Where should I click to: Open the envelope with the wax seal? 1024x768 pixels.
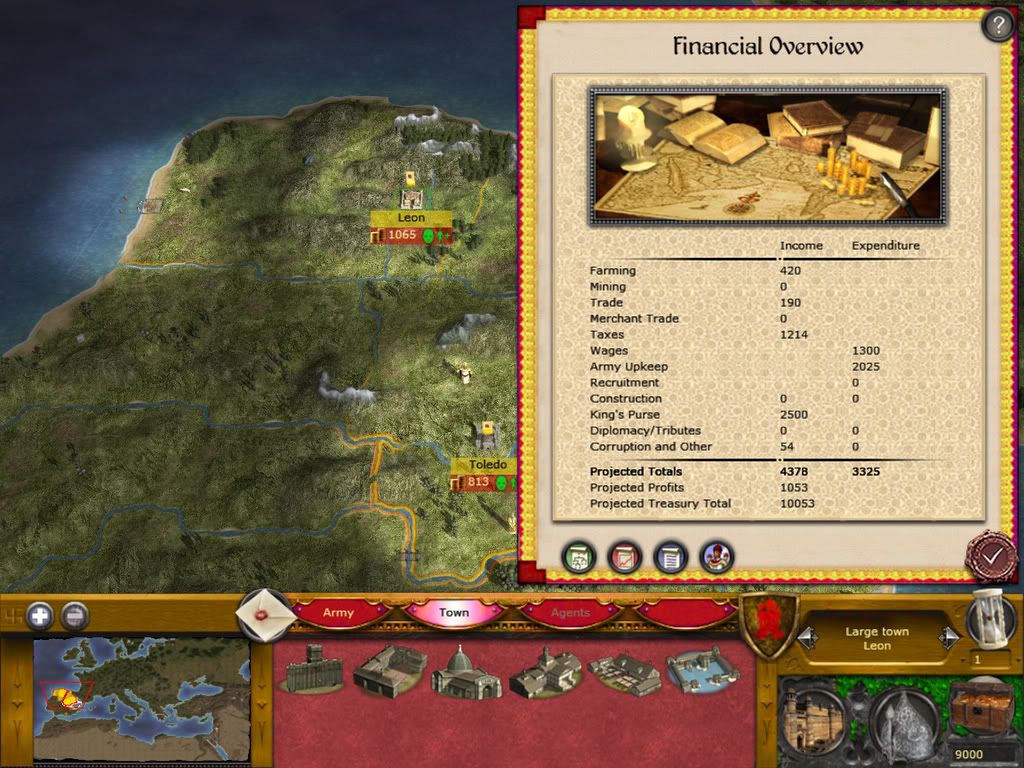tap(265, 613)
